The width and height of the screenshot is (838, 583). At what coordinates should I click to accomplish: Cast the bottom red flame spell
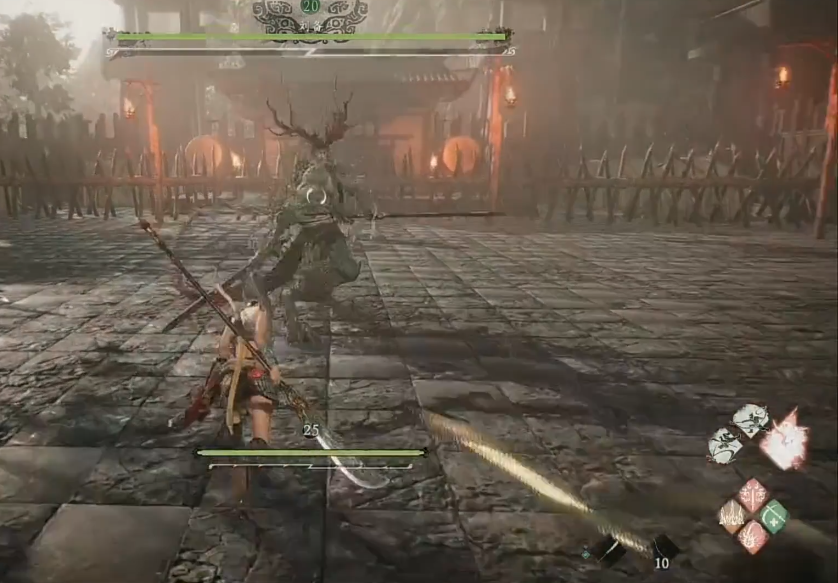click(752, 537)
